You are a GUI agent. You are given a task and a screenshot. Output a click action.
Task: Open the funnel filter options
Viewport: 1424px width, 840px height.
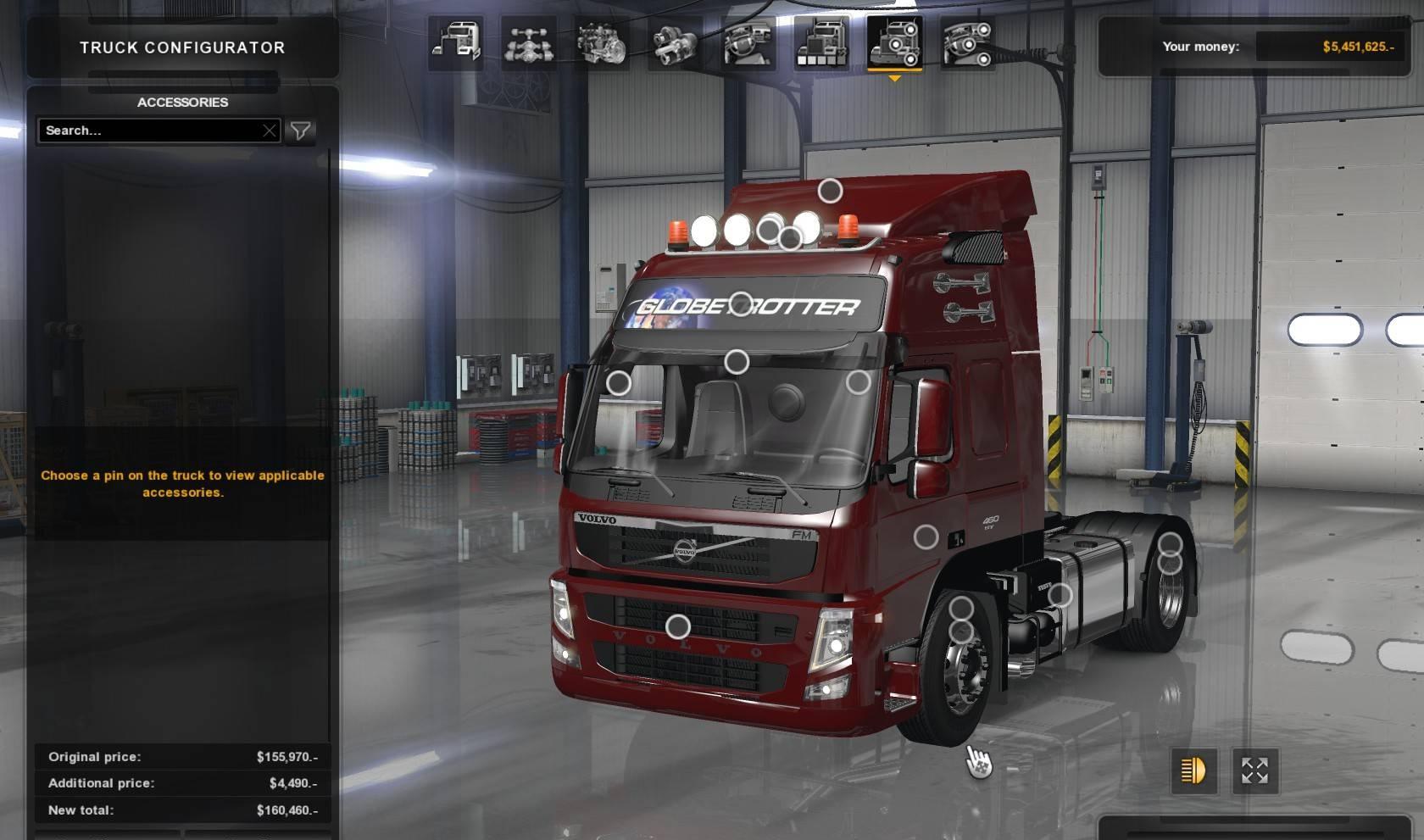[x=300, y=131]
